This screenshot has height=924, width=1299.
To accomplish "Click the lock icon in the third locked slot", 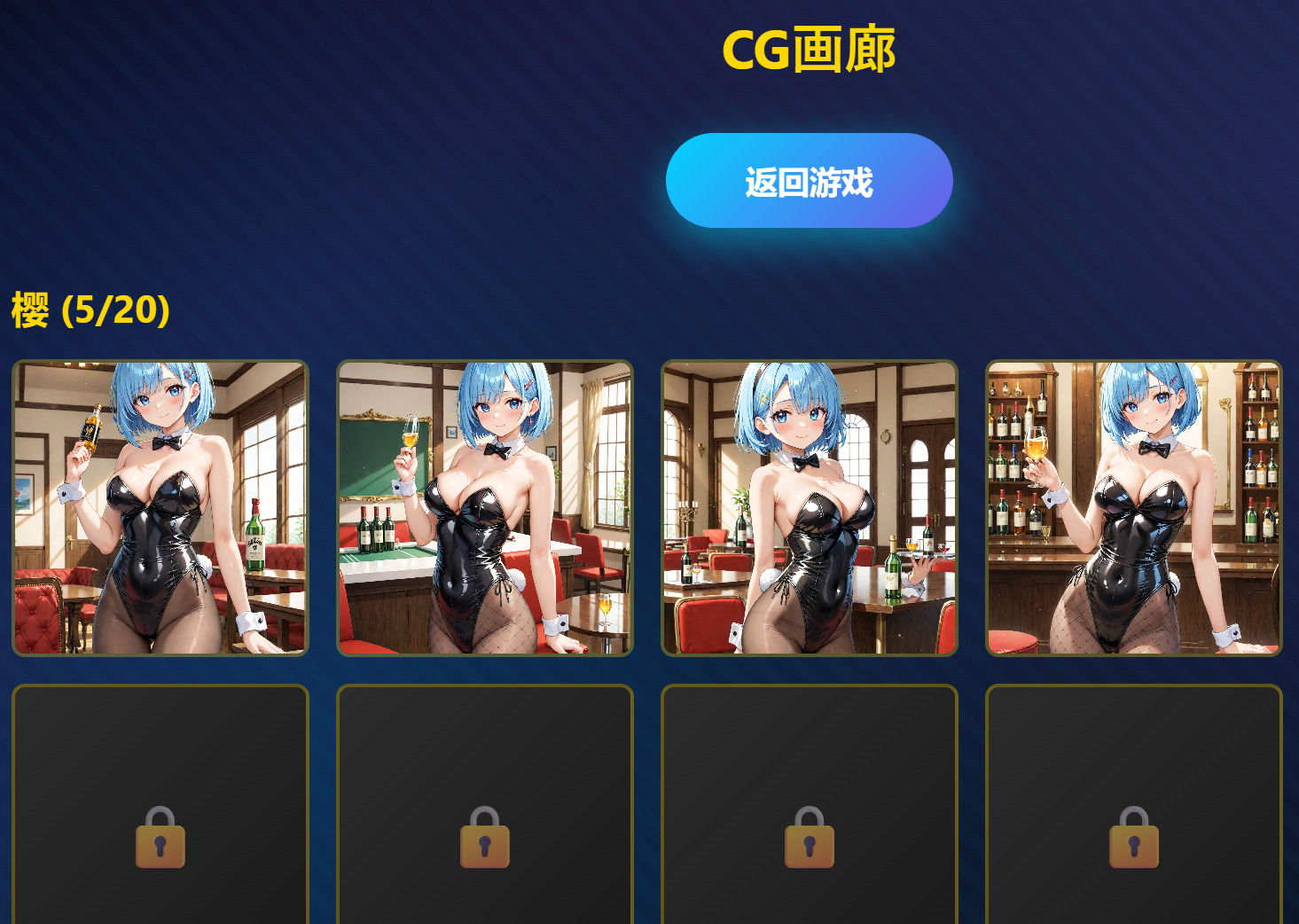I will tap(809, 837).
